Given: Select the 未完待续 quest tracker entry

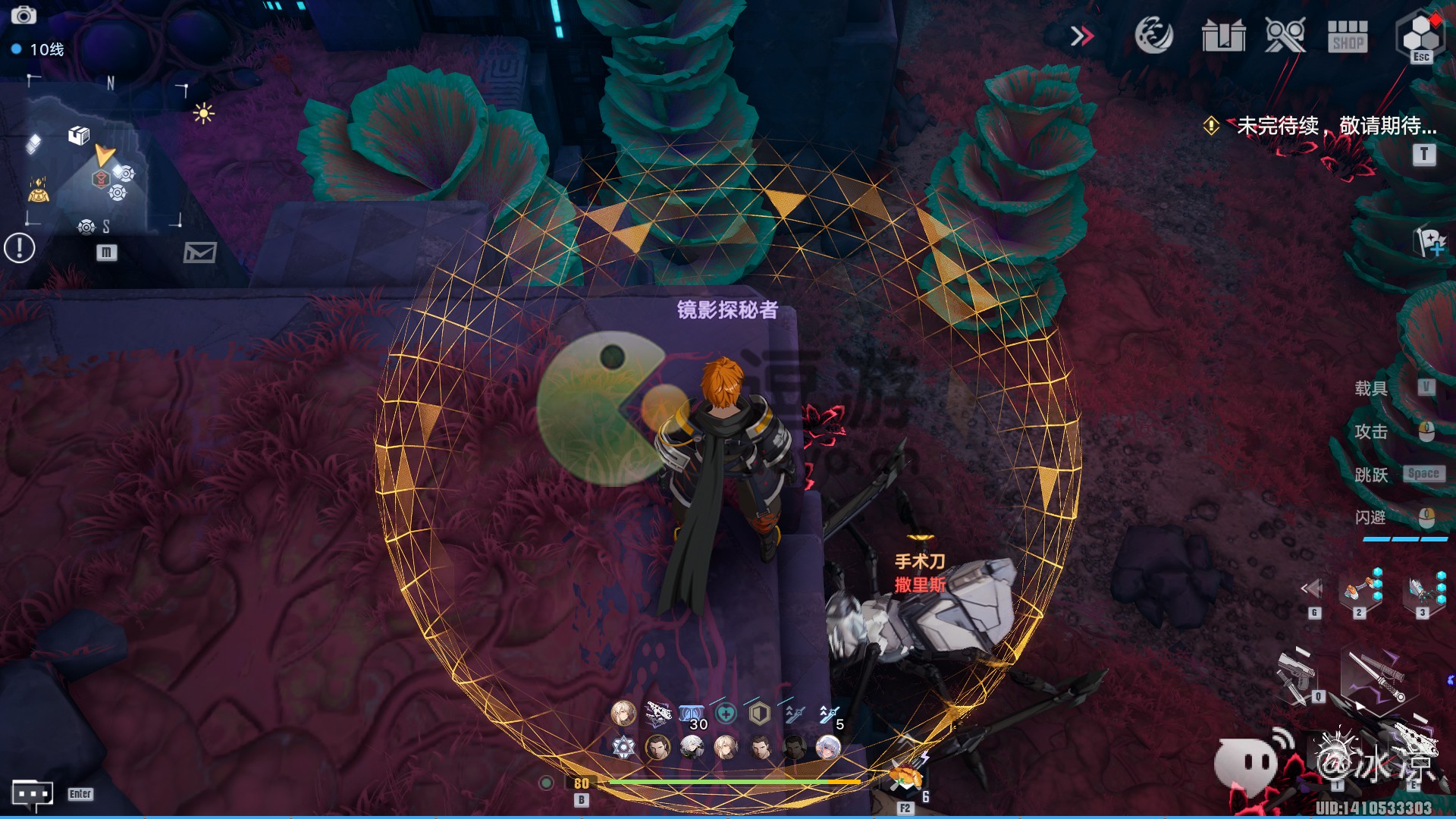Looking at the screenshot, I should point(1336,126).
